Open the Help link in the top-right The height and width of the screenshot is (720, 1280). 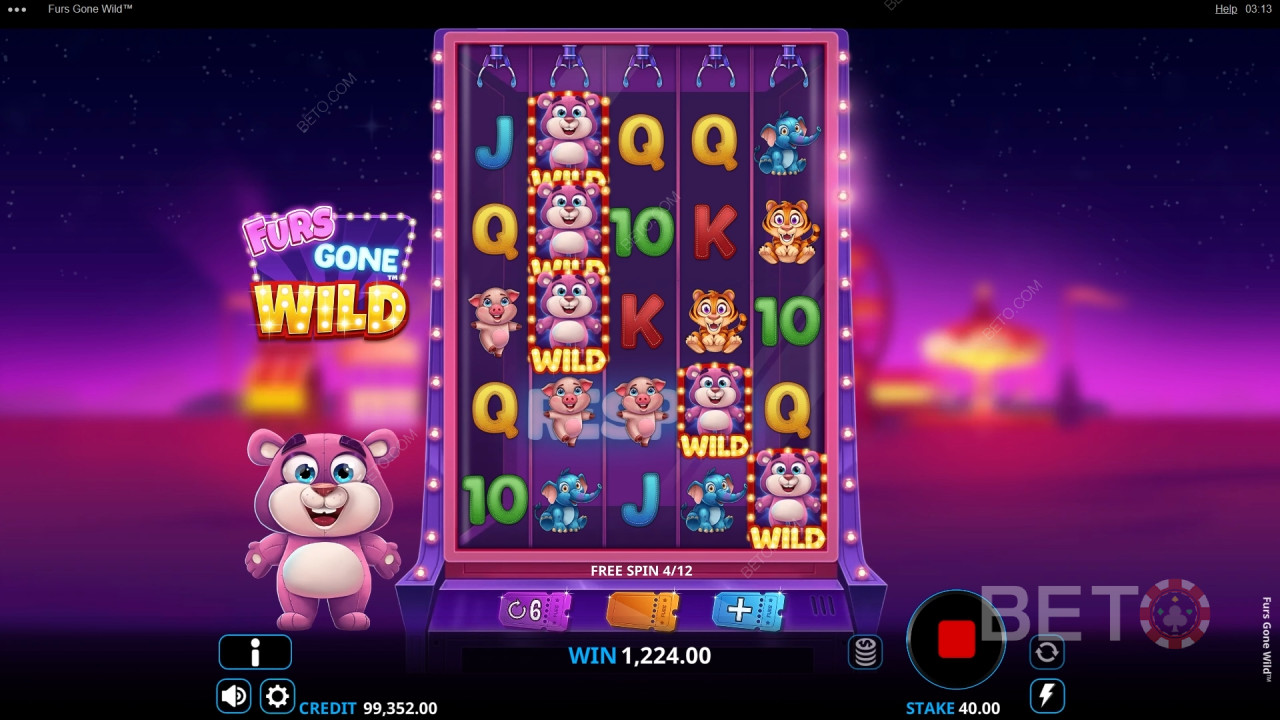click(1226, 9)
